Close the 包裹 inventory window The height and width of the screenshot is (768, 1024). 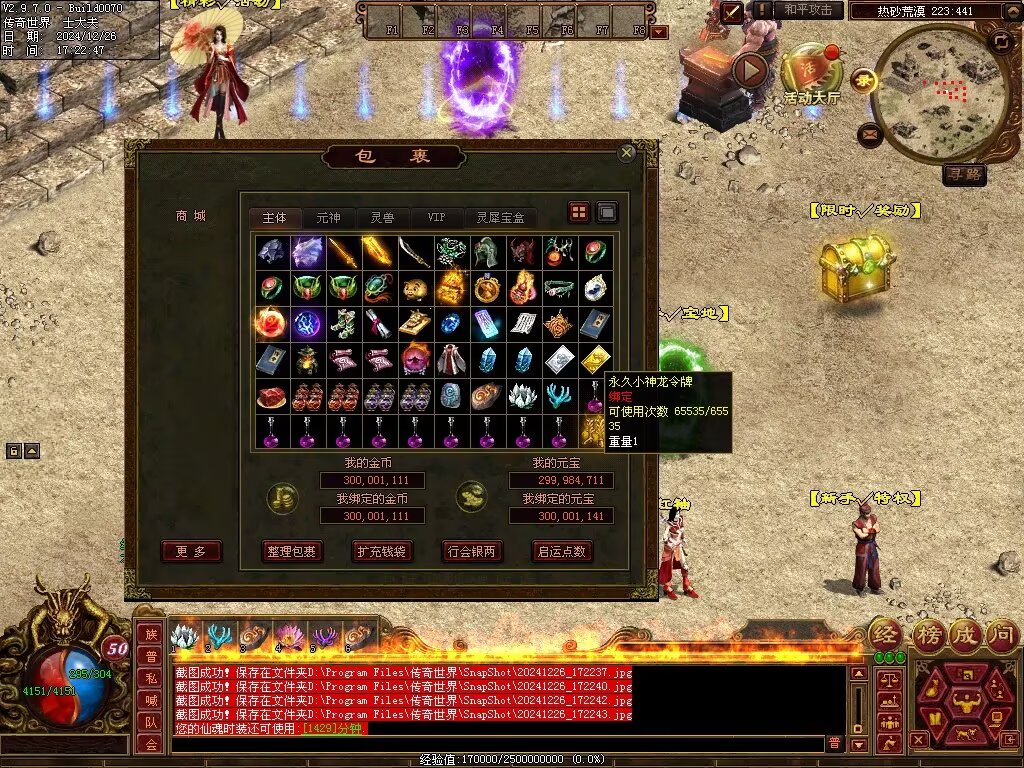(627, 153)
